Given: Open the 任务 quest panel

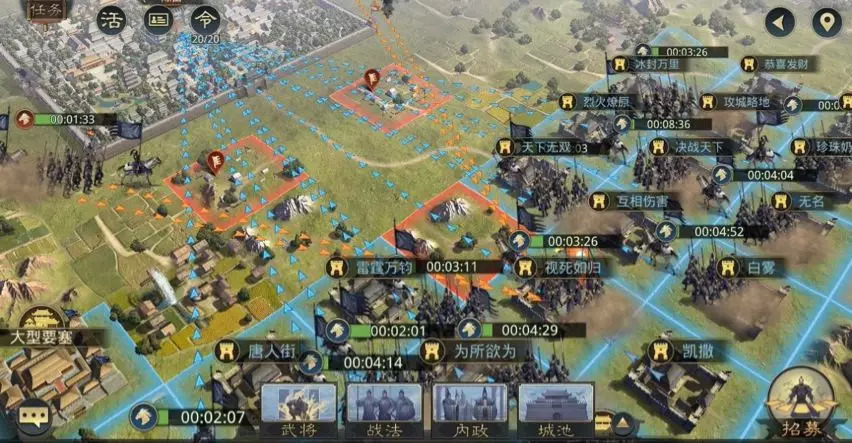Looking at the screenshot, I should (x=46, y=12).
